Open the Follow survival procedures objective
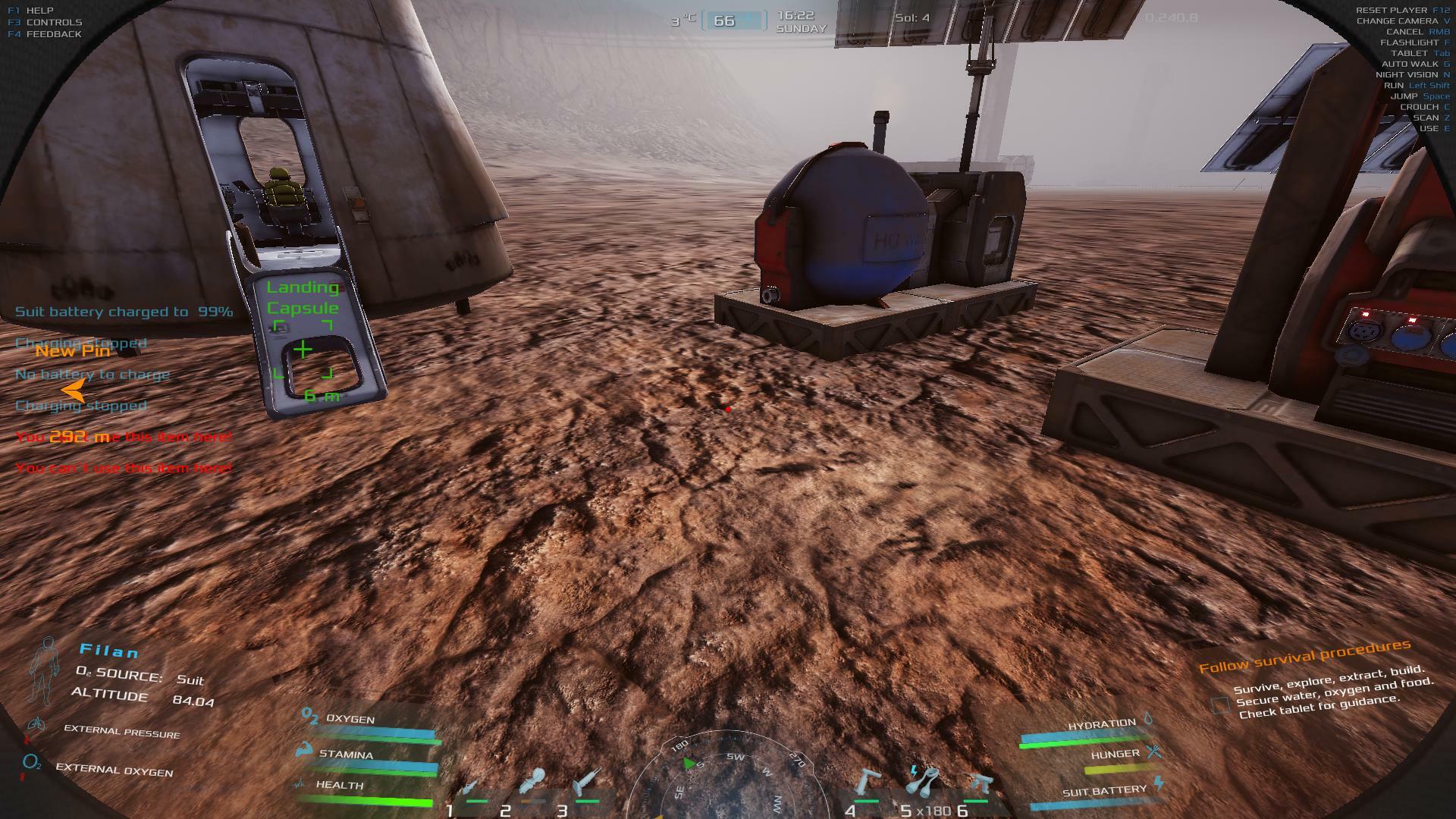The height and width of the screenshot is (819, 1456). 1304,657
